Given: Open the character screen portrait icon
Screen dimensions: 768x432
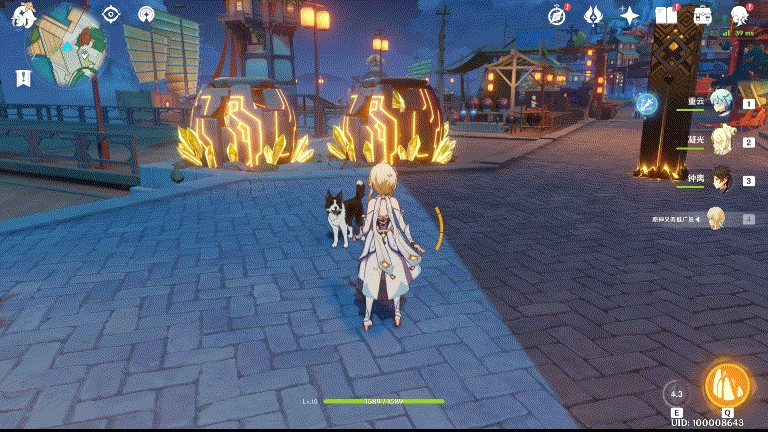Looking at the screenshot, I should (740, 15).
